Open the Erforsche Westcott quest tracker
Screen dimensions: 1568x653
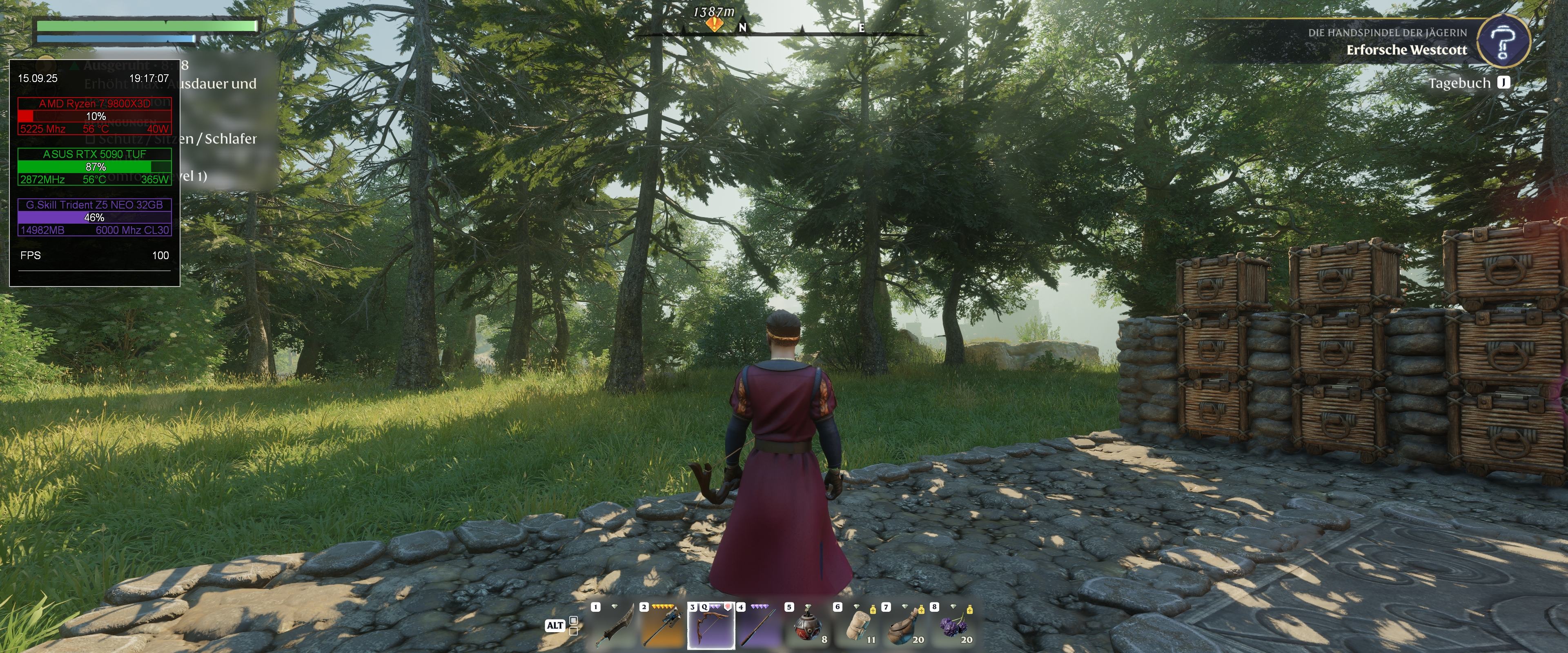pyautogui.click(x=1406, y=50)
